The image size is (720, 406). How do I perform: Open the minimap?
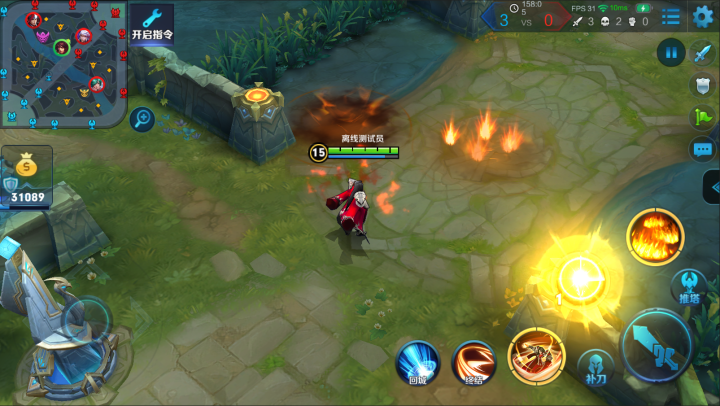64,64
